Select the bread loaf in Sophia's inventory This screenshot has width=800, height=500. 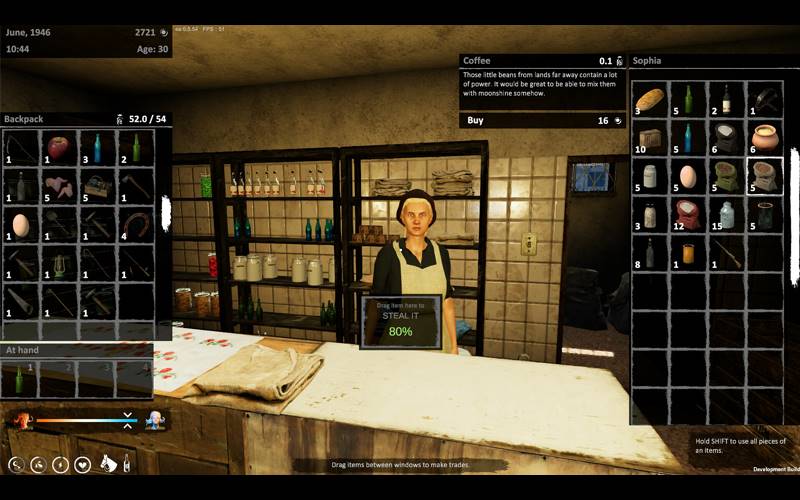coord(650,99)
